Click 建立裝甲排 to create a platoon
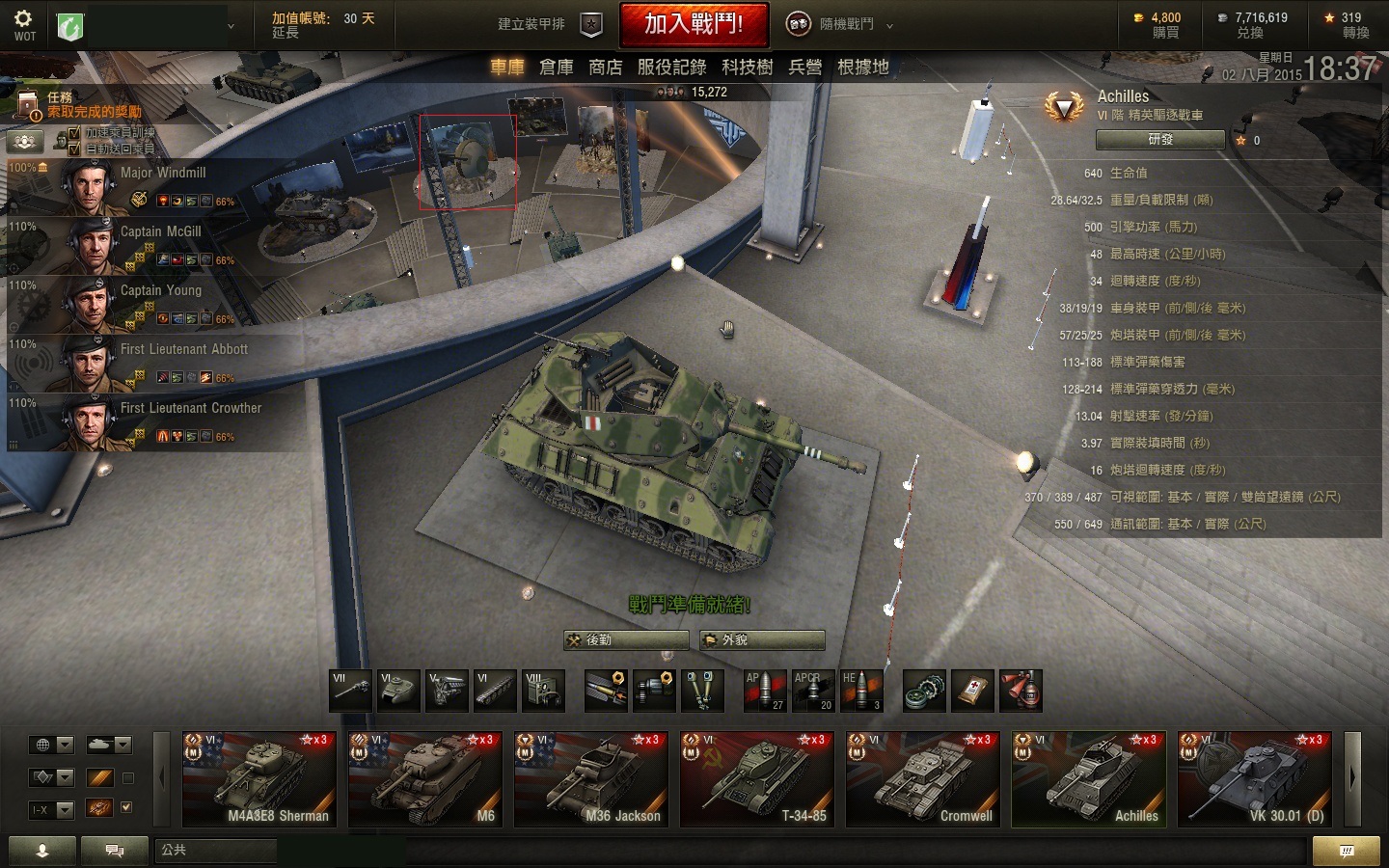The height and width of the screenshot is (868, 1389). click(x=548, y=24)
